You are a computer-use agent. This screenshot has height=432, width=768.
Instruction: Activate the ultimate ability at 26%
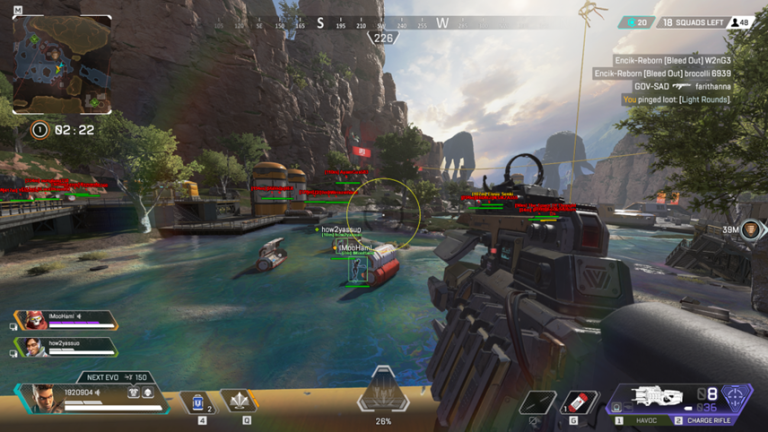click(x=384, y=393)
